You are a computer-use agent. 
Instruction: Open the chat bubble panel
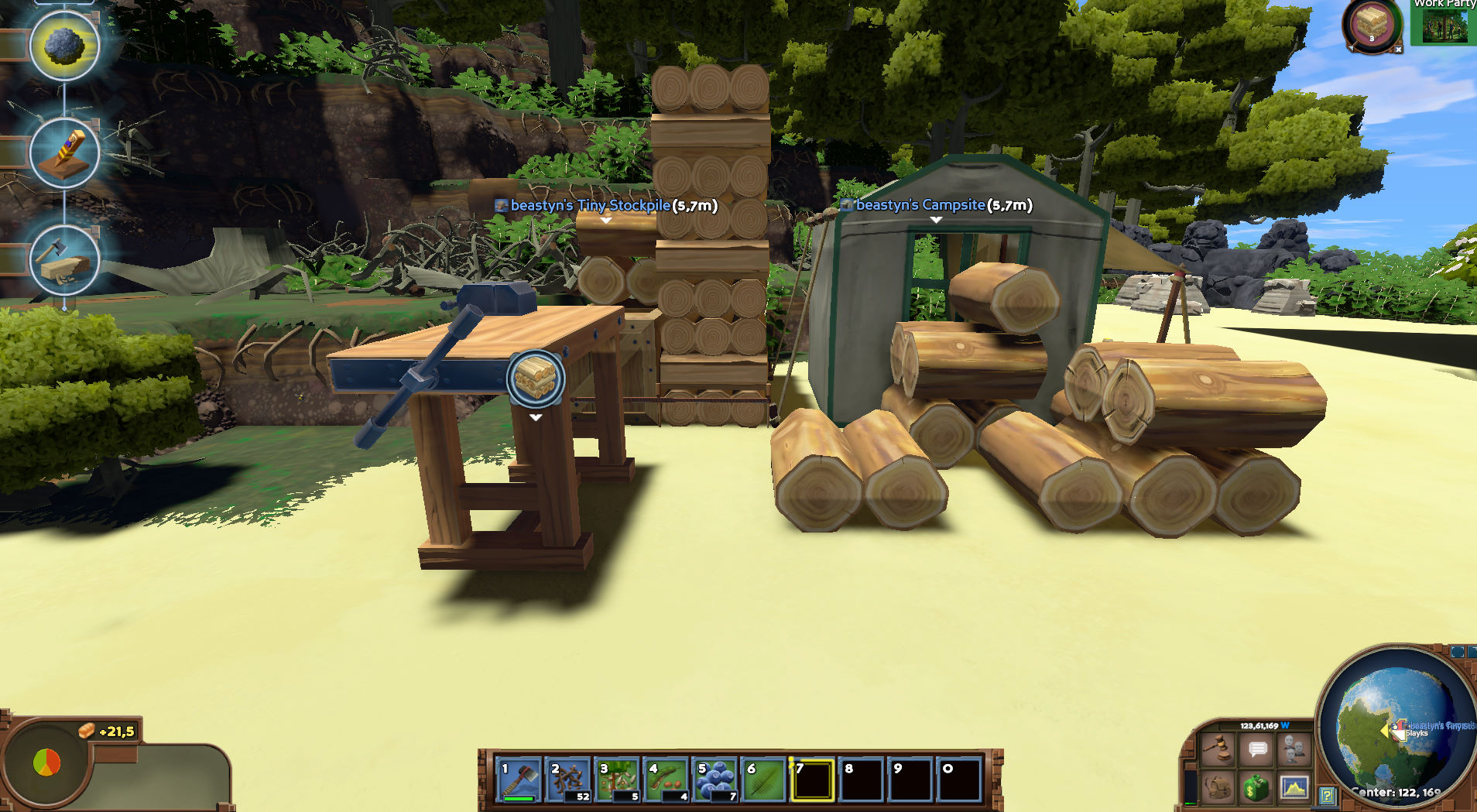(1259, 749)
